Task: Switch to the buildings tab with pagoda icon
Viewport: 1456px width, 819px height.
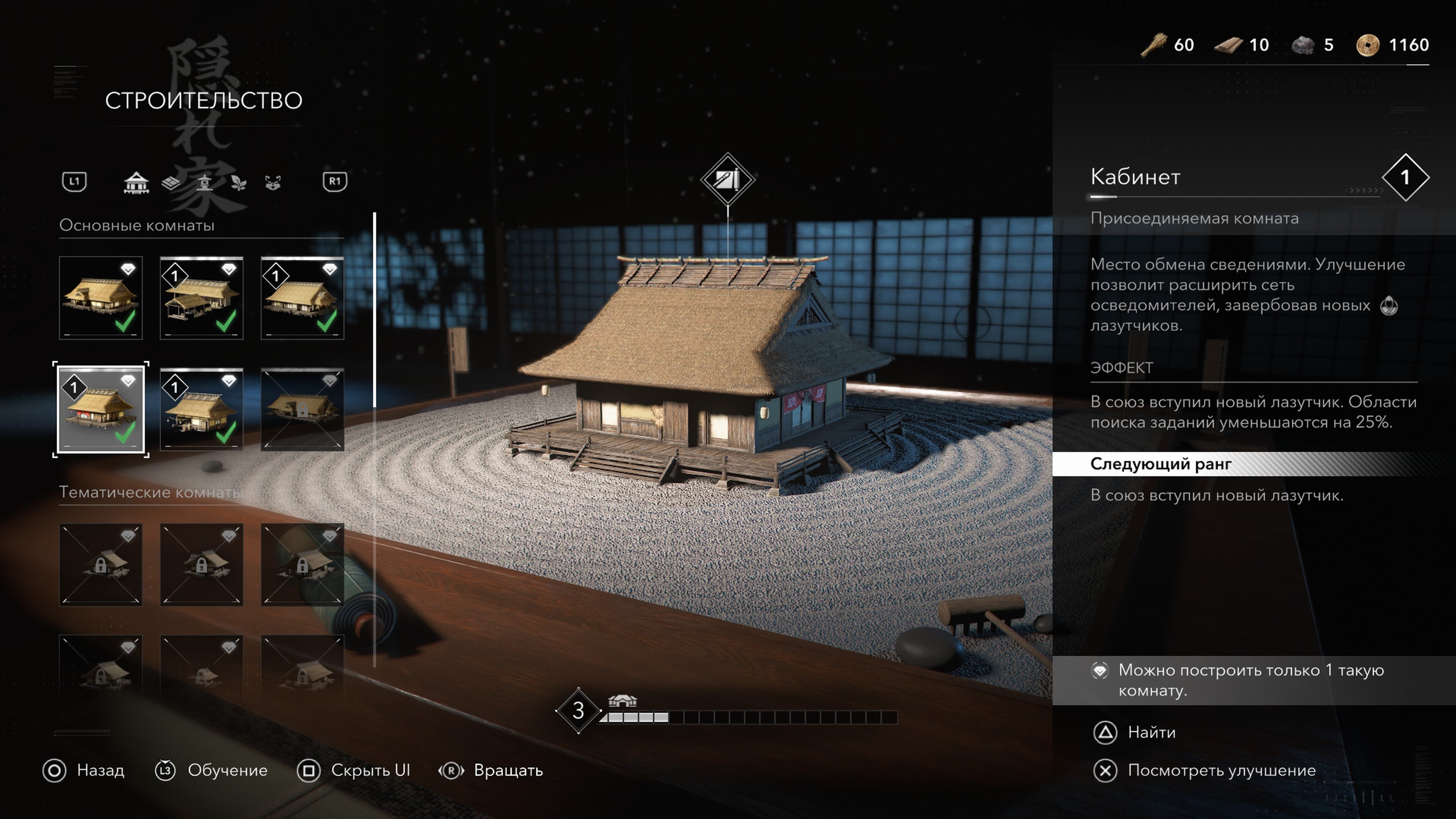Action: coord(136,182)
